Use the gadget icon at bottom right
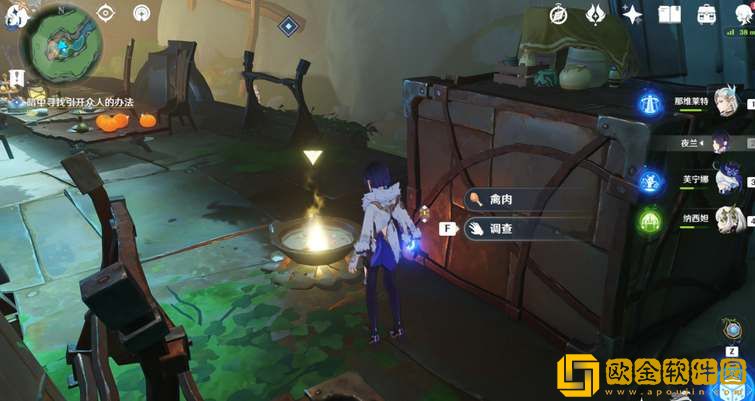 pos(734,330)
